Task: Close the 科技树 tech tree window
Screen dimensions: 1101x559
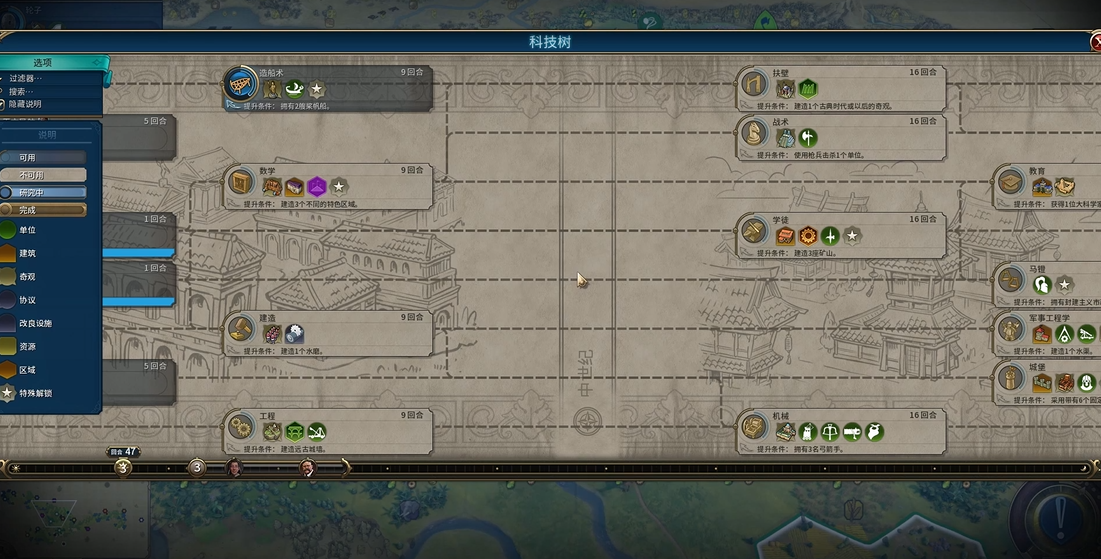Action: (x=1095, y=42)
